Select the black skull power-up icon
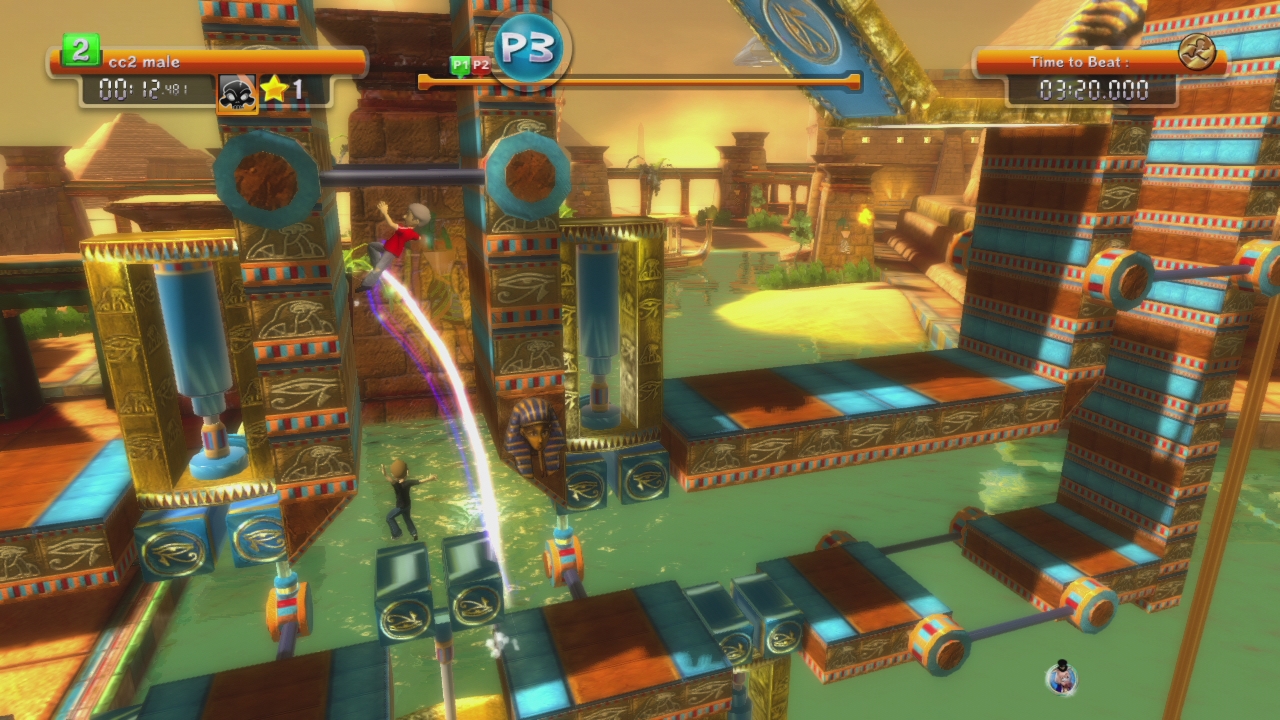Screen dimensions: 1280x720 coord(237,93)
